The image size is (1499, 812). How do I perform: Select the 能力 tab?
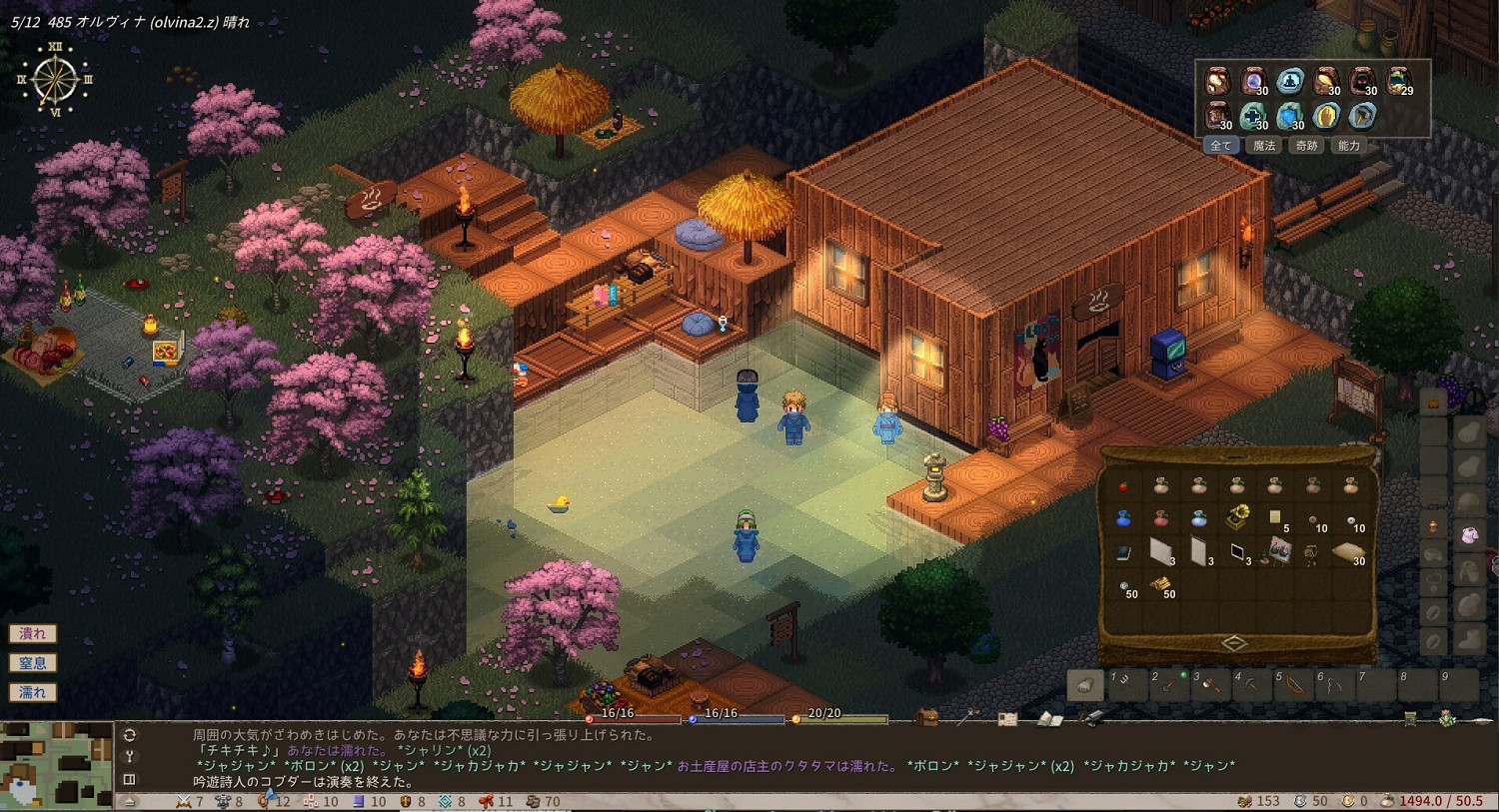[x=1348, y=145]
